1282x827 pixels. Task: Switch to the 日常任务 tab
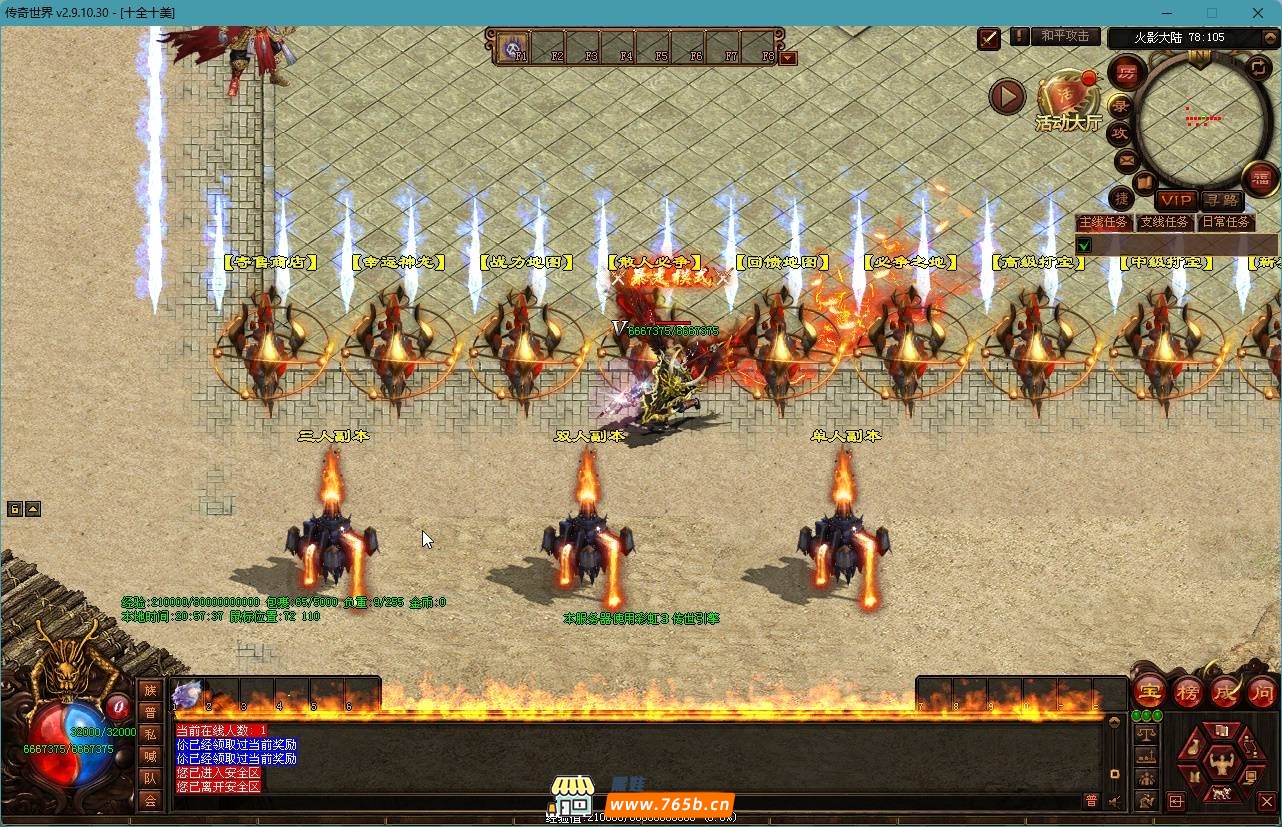[1225, 222]
